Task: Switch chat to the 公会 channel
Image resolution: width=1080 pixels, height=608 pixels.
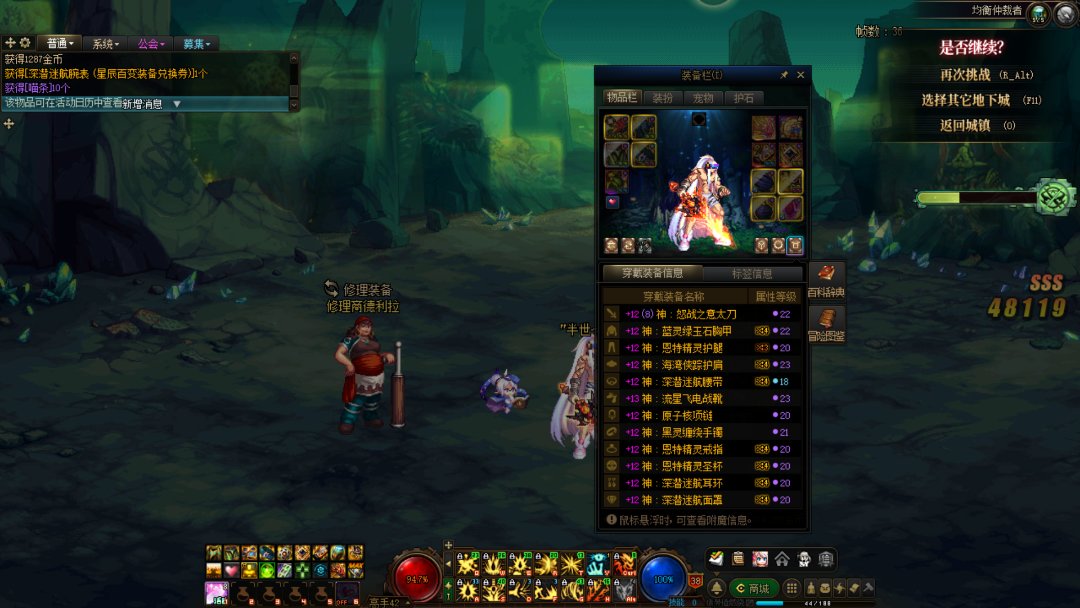Action: coord(150,44)
